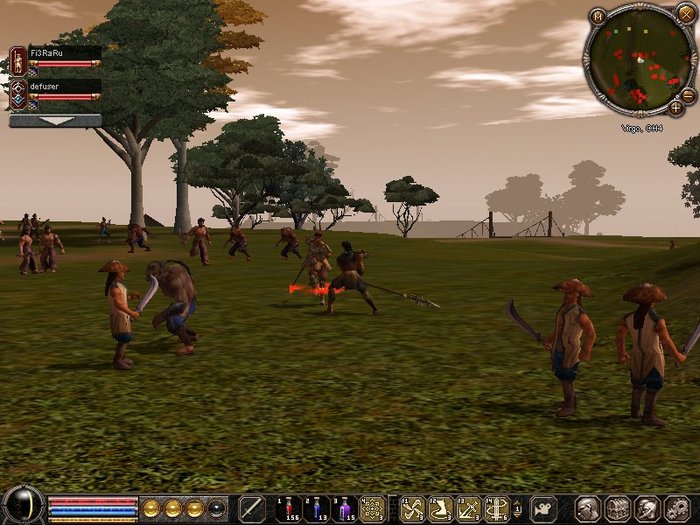
Task: Use the purple potion in the hotbar
Action: (x=343, y=508)
